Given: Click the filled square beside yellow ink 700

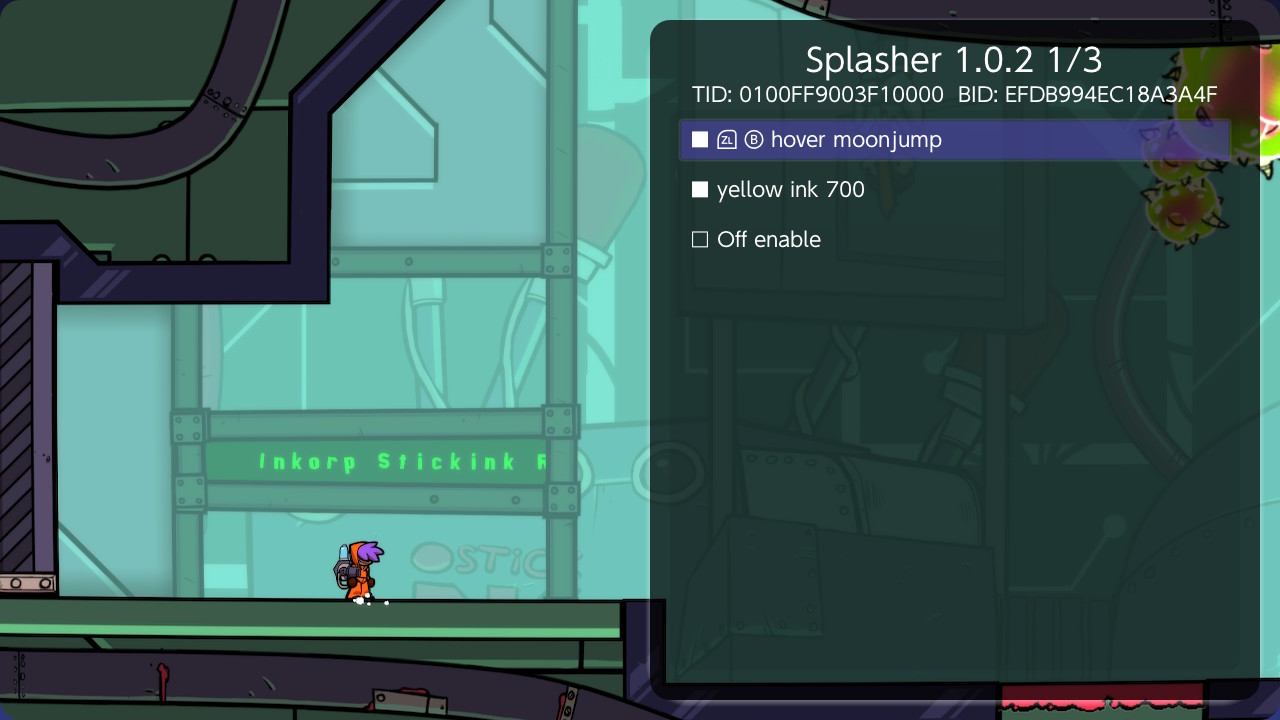Looking at the screenshot, I should [700, 189].
